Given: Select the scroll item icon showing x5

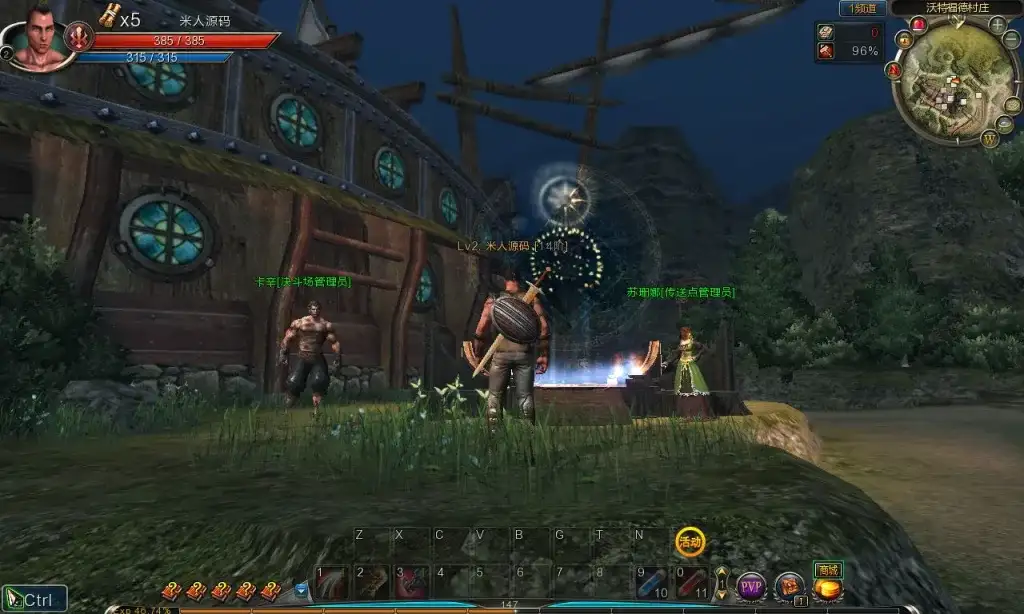Looking at the screenshot, I should pyautogui.click(x=109, y=15).
